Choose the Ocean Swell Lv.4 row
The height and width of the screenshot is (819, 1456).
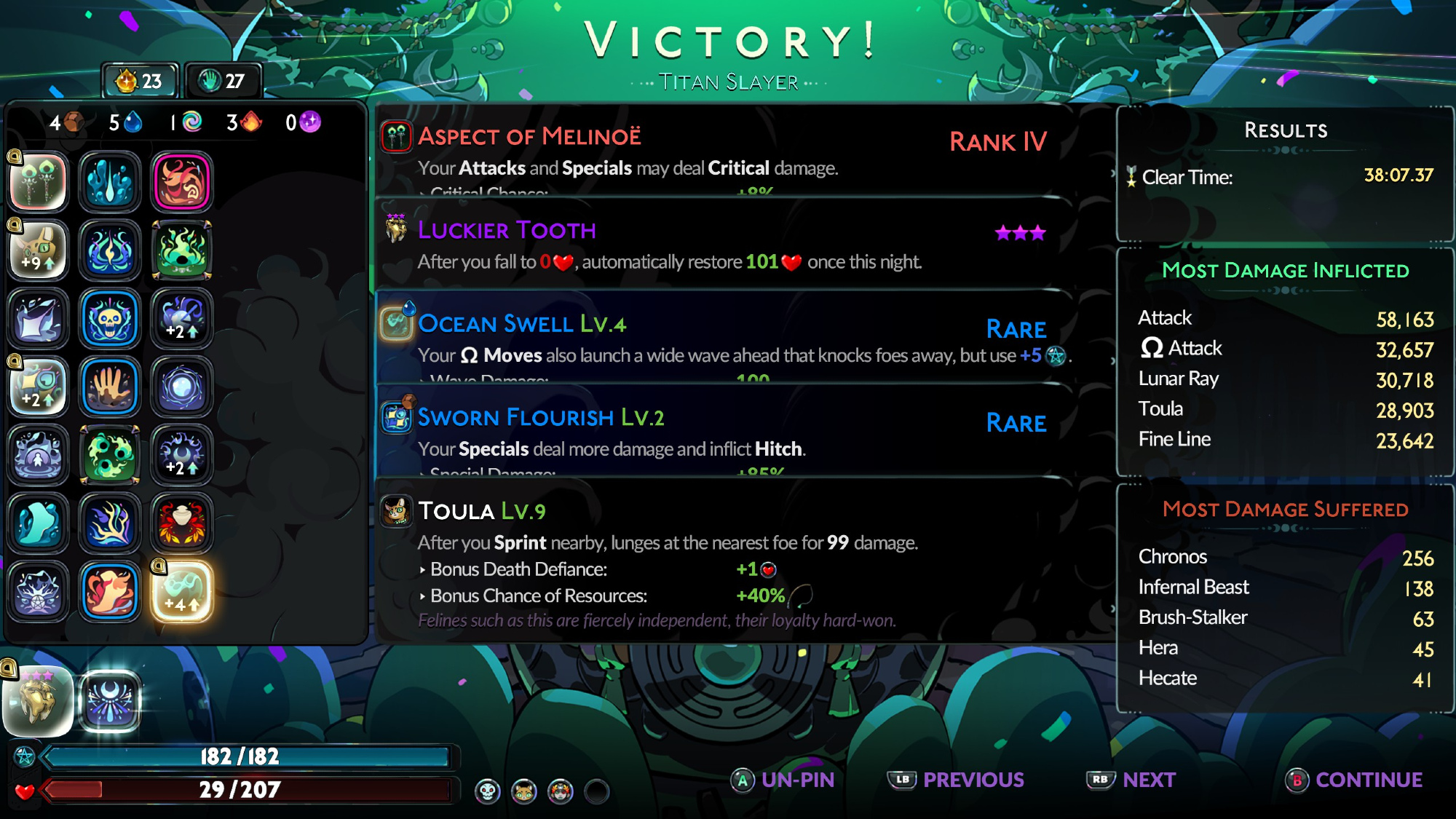(724, 338)
